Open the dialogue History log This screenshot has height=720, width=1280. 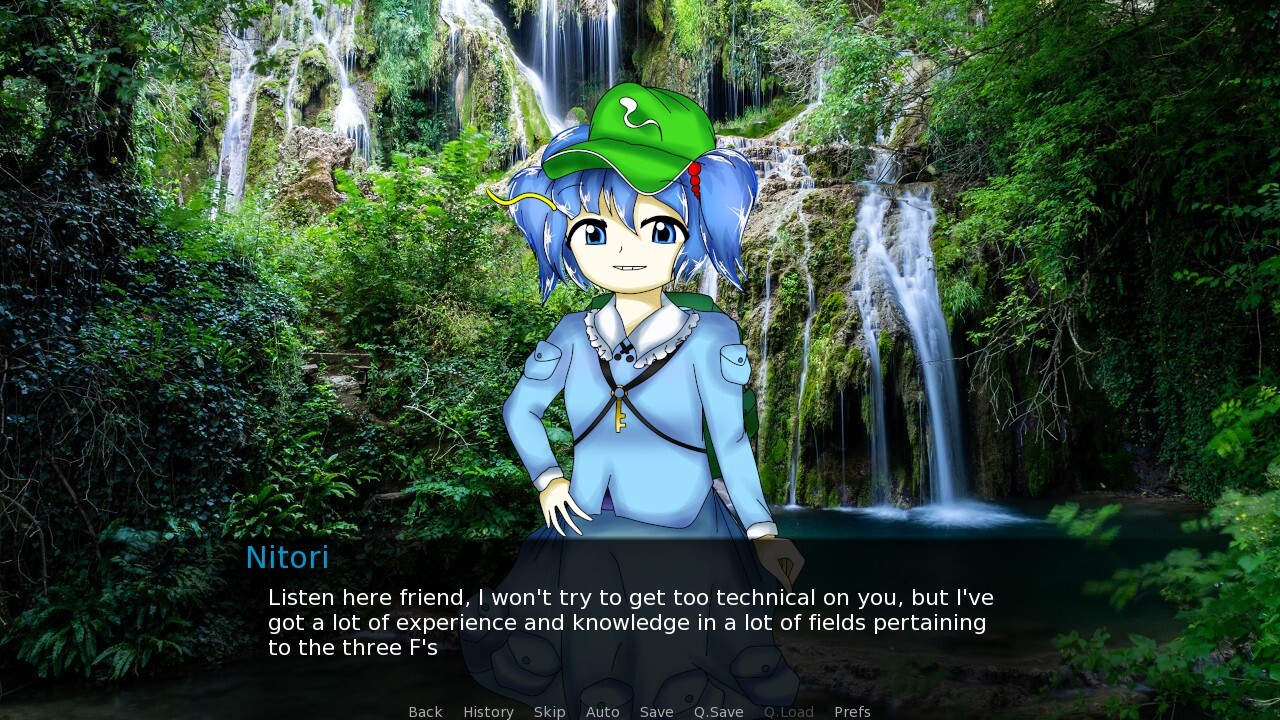pos(487,711)
